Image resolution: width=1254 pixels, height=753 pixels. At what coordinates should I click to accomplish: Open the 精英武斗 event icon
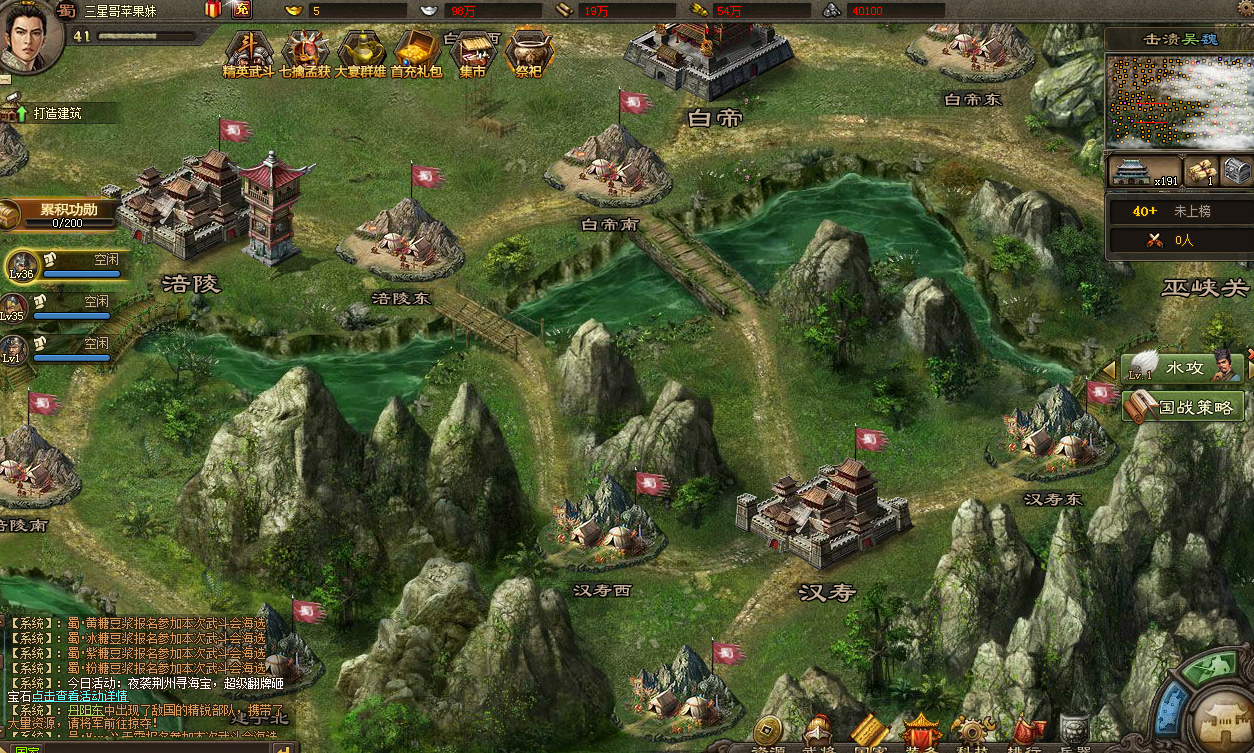click(248, 52)
